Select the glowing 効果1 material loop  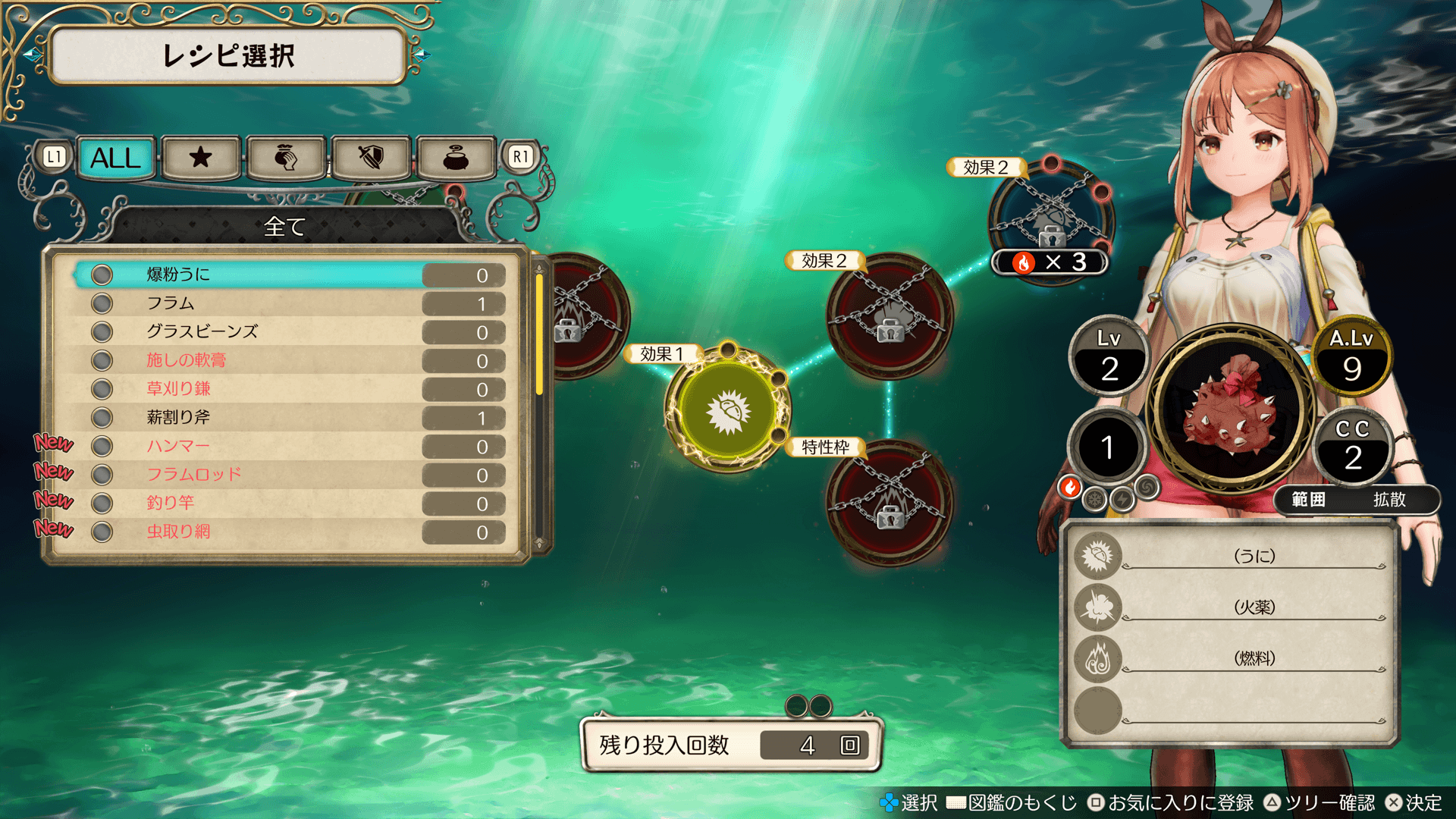[727, 410]
